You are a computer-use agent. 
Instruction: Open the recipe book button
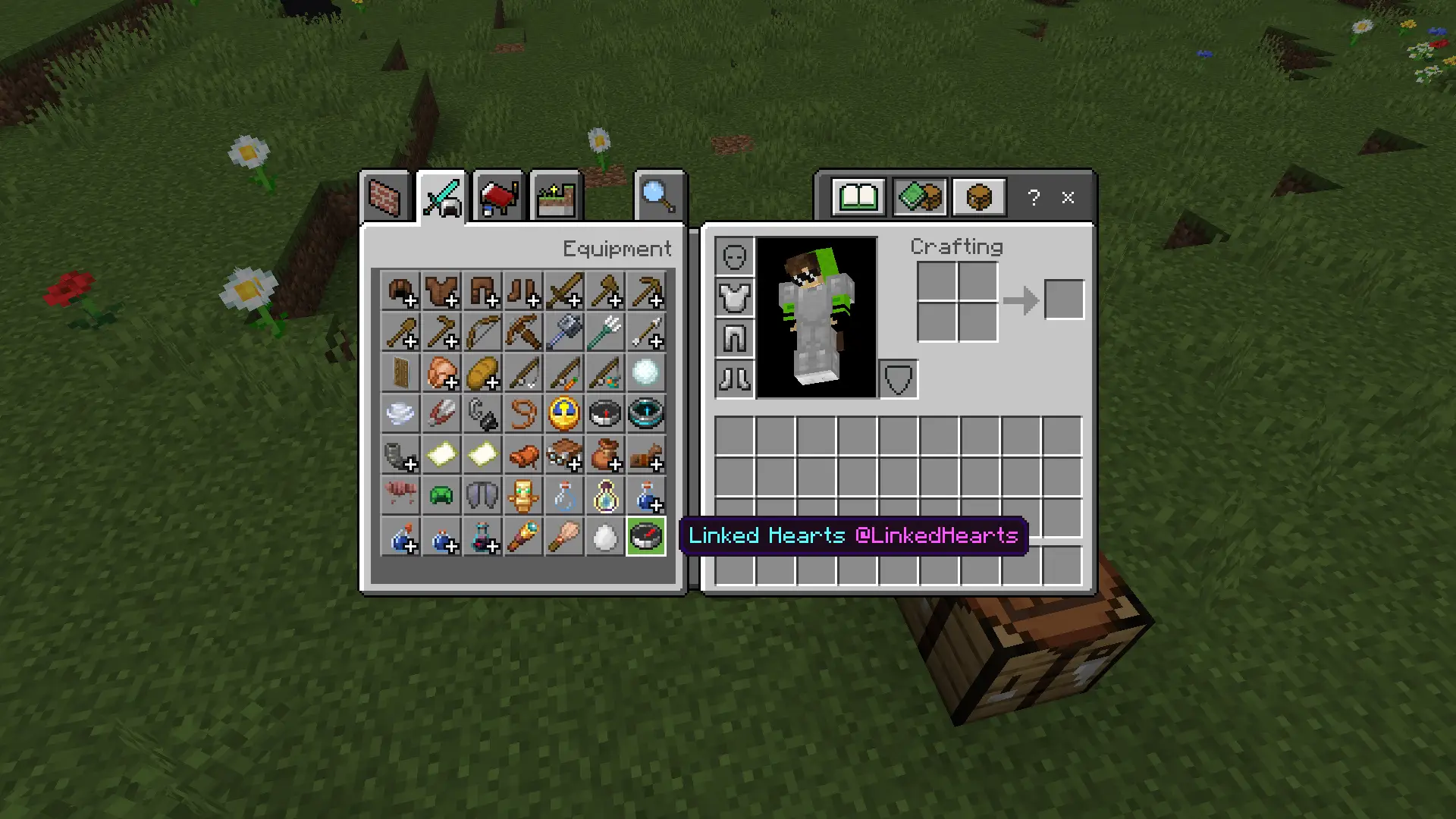point(858,198)
